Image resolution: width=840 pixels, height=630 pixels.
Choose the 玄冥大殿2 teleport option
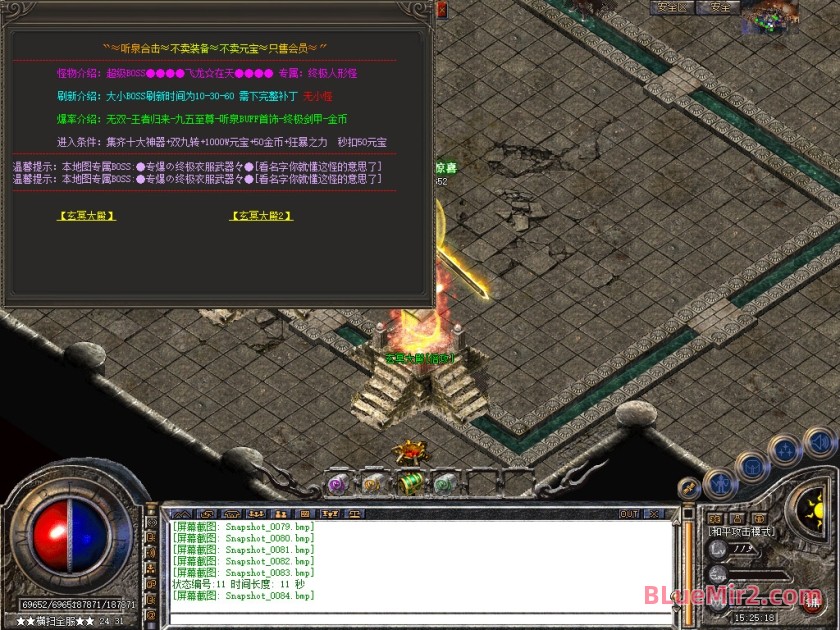tap(261, 215)
